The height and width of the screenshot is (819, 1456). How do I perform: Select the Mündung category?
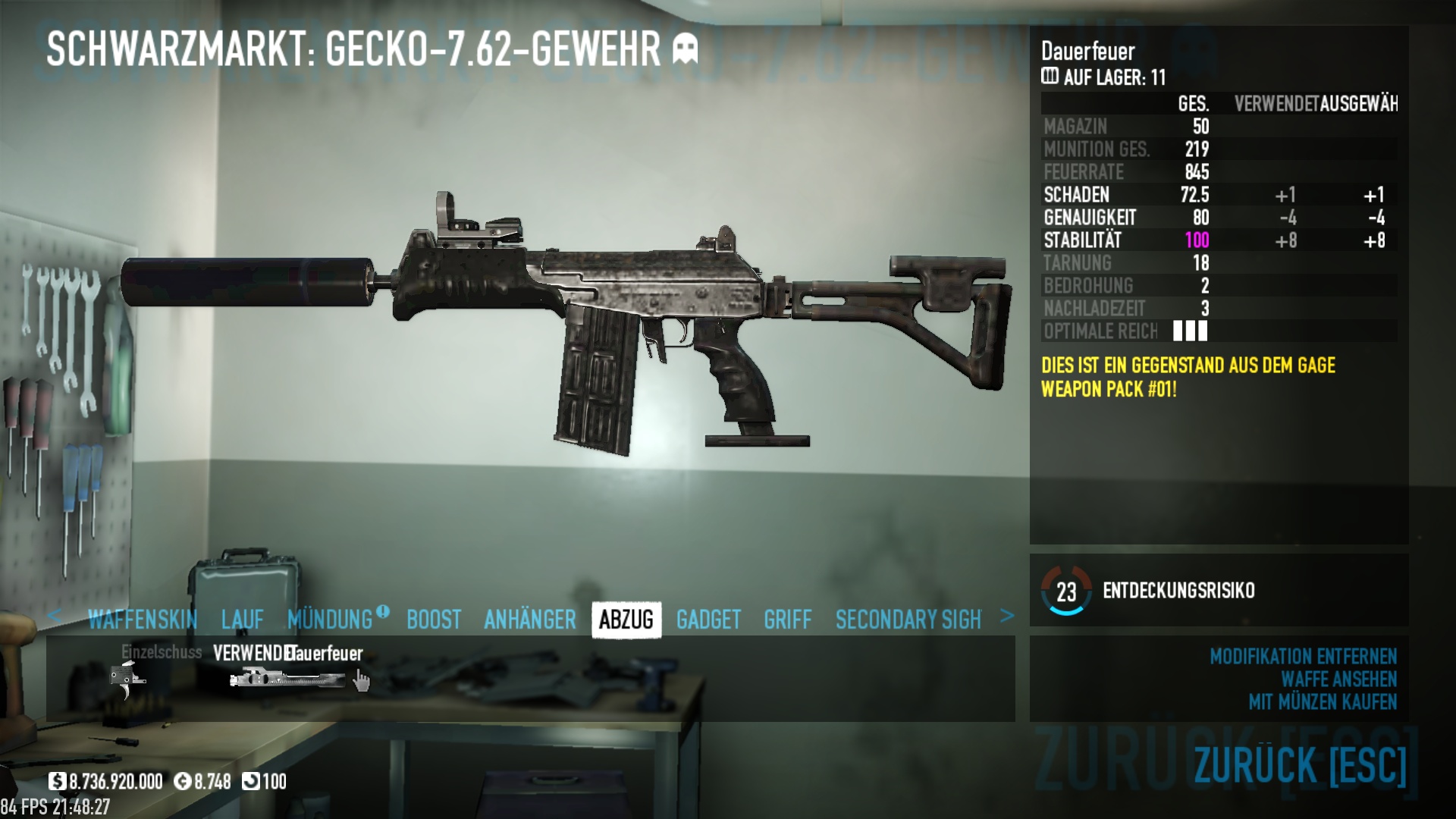tap(331, 620)
